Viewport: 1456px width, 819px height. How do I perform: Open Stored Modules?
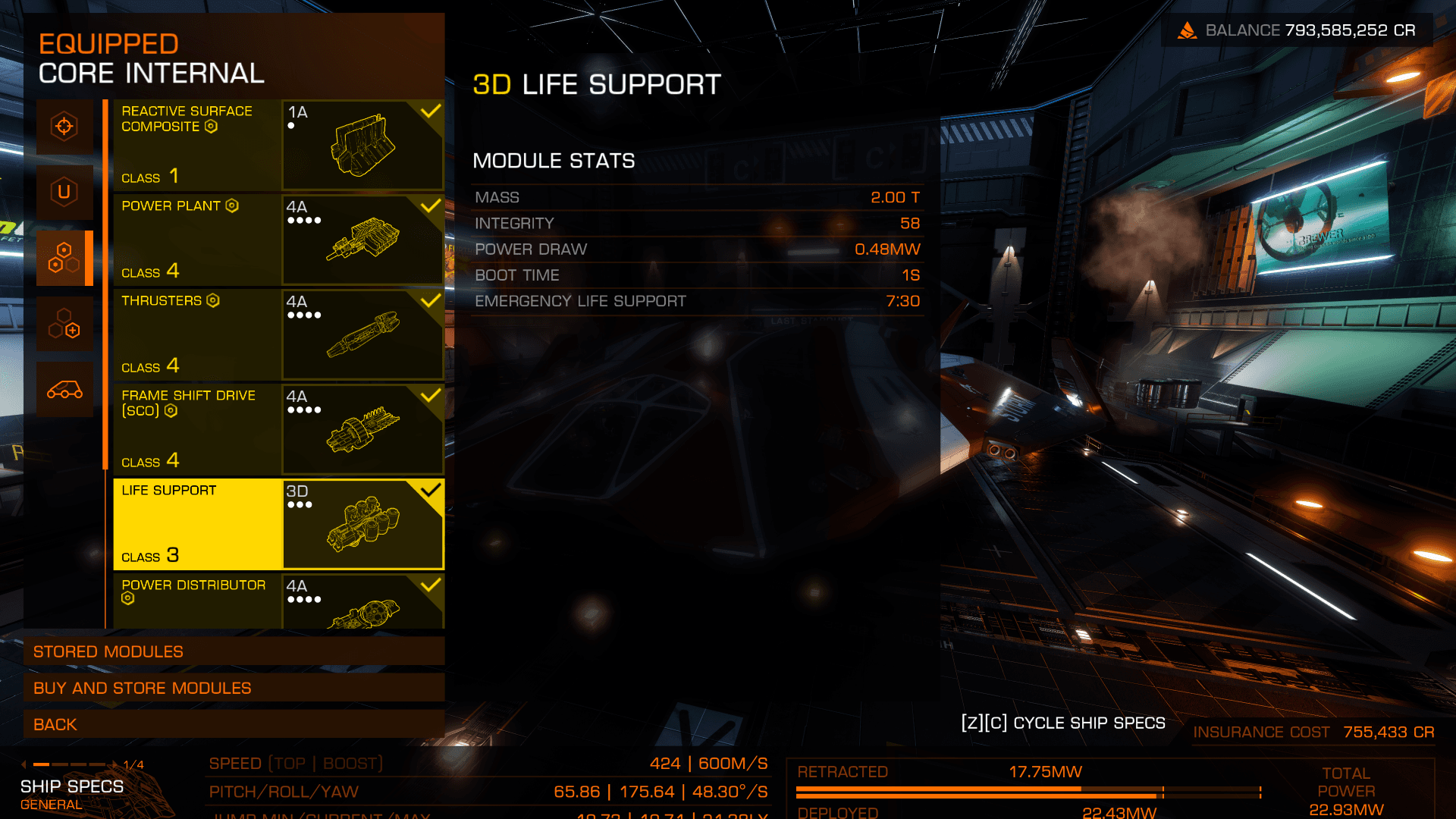[x=234, y=651]
